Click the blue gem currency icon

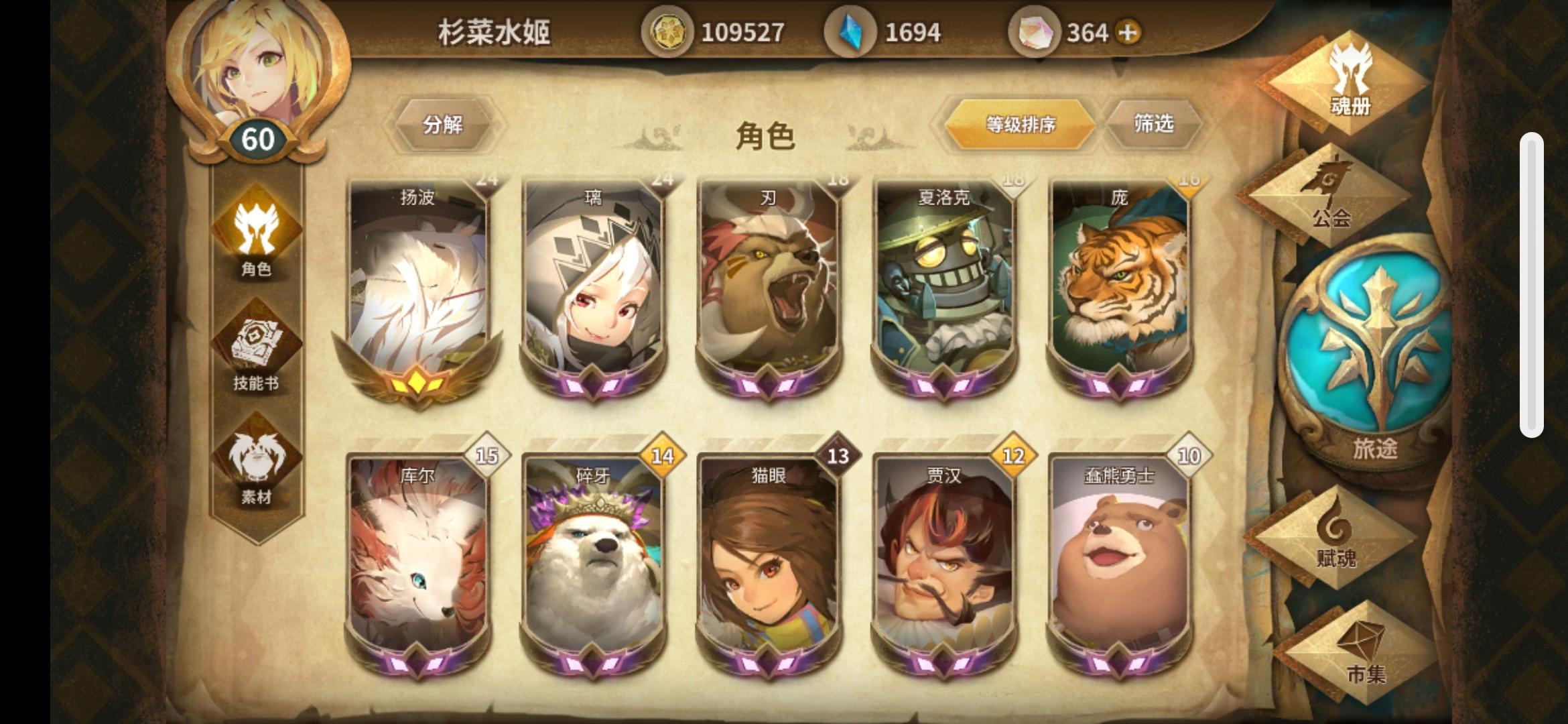click(850, 29)
